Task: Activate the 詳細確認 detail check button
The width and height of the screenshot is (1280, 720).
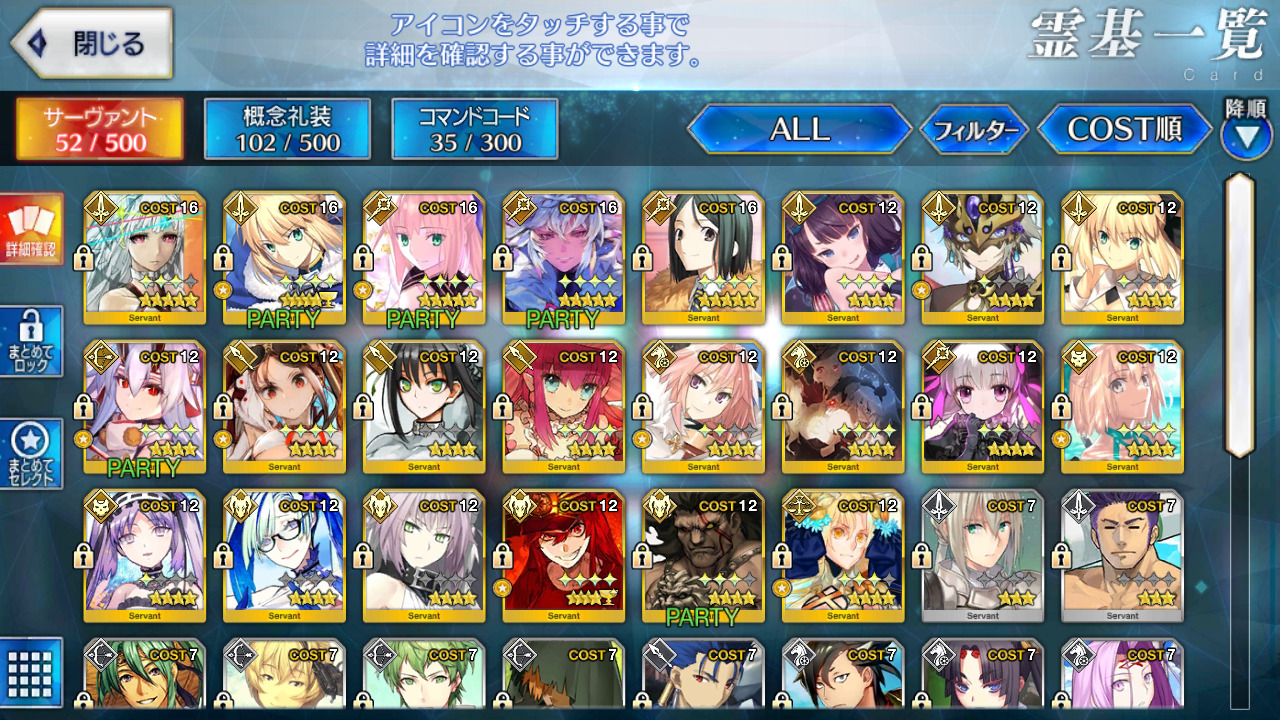Action: point(32,229)
